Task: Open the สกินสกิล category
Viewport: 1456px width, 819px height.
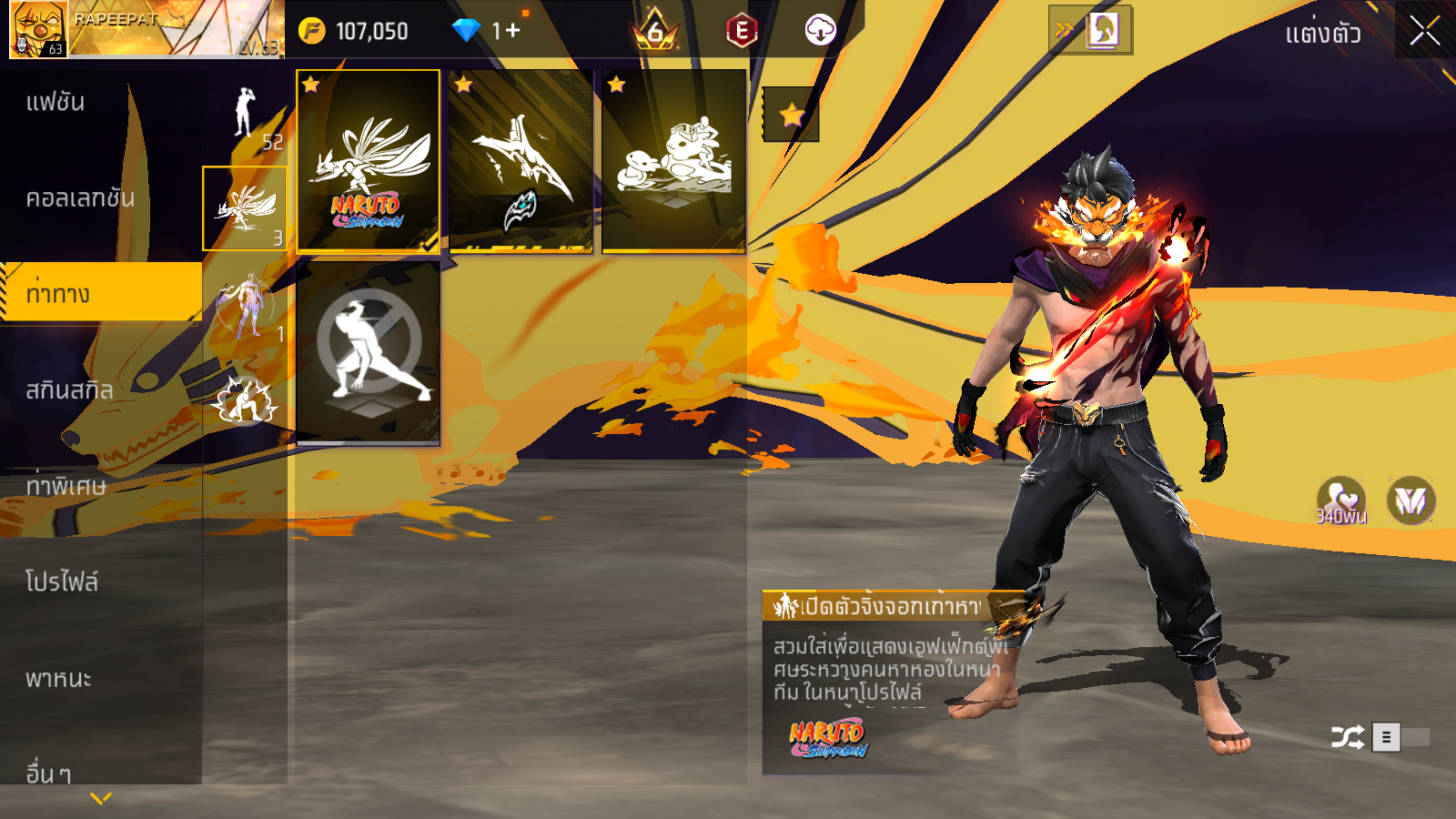Action: [70, 390]
